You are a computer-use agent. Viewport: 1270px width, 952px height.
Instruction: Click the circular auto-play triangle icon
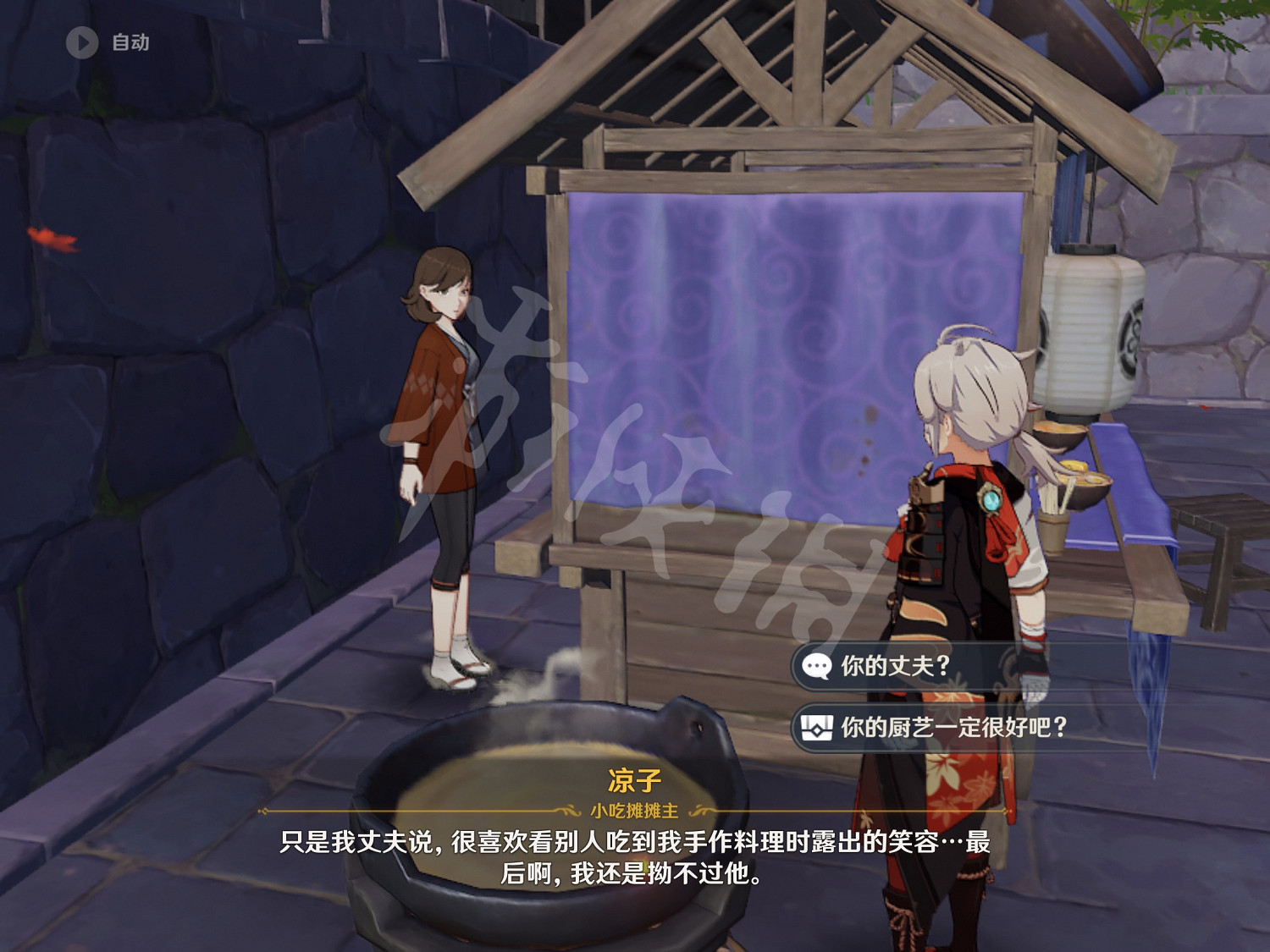tap(82, 45)
